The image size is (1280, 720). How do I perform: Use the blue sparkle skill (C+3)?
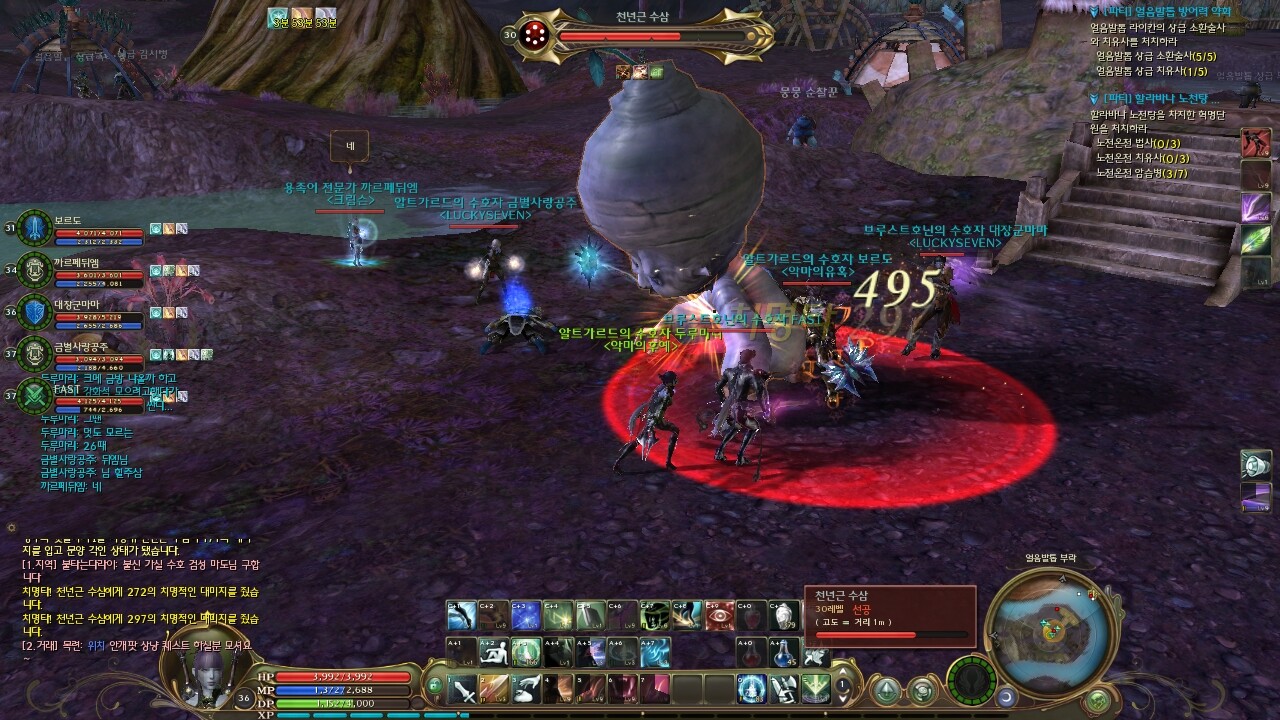[x=526, y=616]
